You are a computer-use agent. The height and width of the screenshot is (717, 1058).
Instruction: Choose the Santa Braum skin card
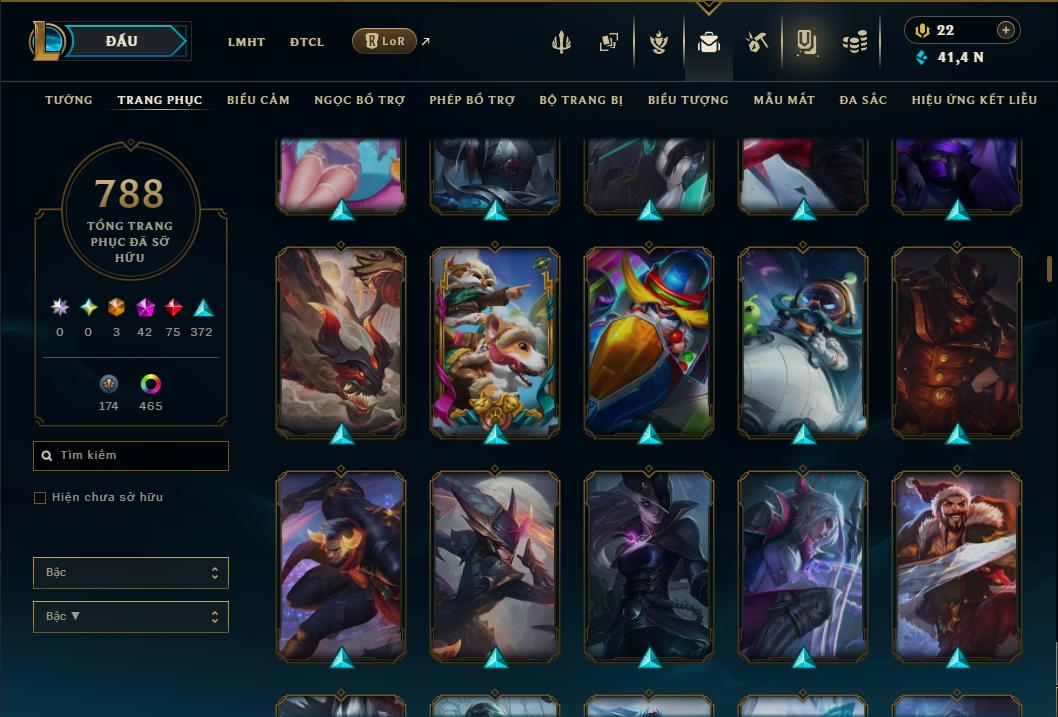click(x=957, y=565)
